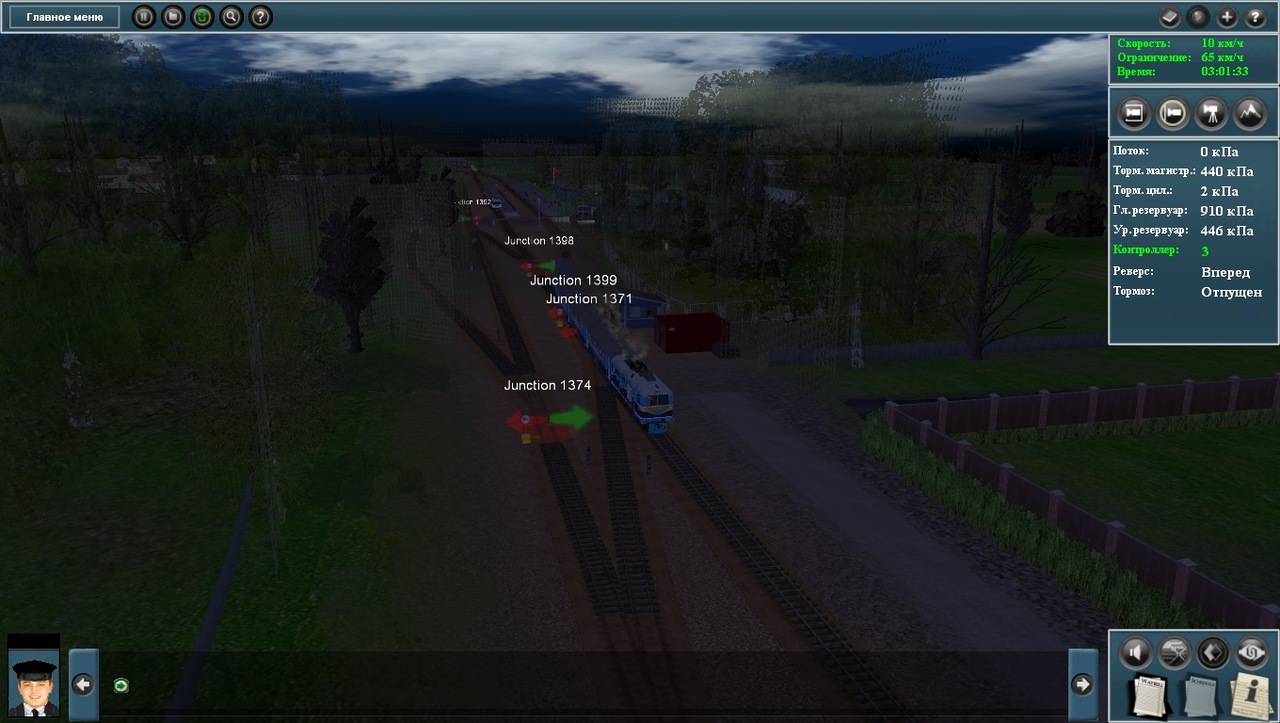The height and width of the screenshot is (723, 1280).
Task: Open the magnifying glass search tool
Action: click(231, 17)
